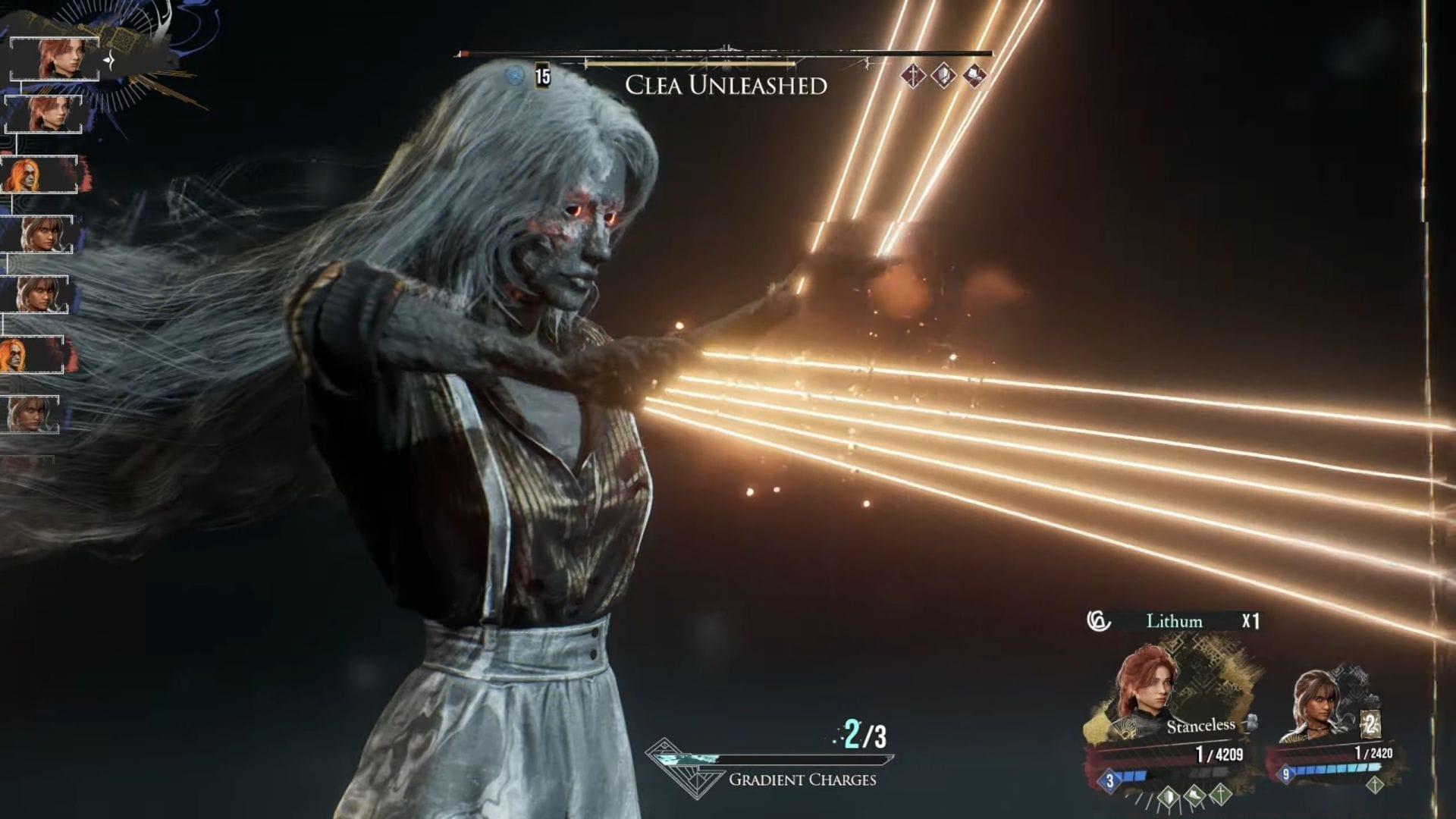1456x819 pixels.
Task: Select the shield icon under the red-haired character's HP bar
Action: pos(1167,798)
